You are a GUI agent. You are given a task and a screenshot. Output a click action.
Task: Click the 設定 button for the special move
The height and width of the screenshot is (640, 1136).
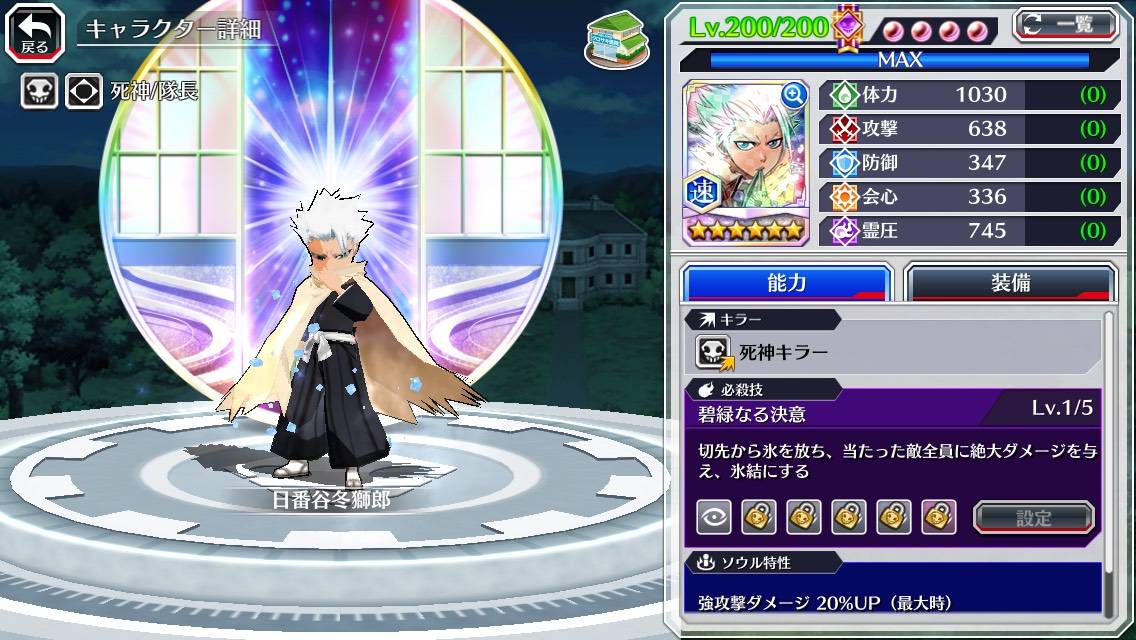[1034, 518]
